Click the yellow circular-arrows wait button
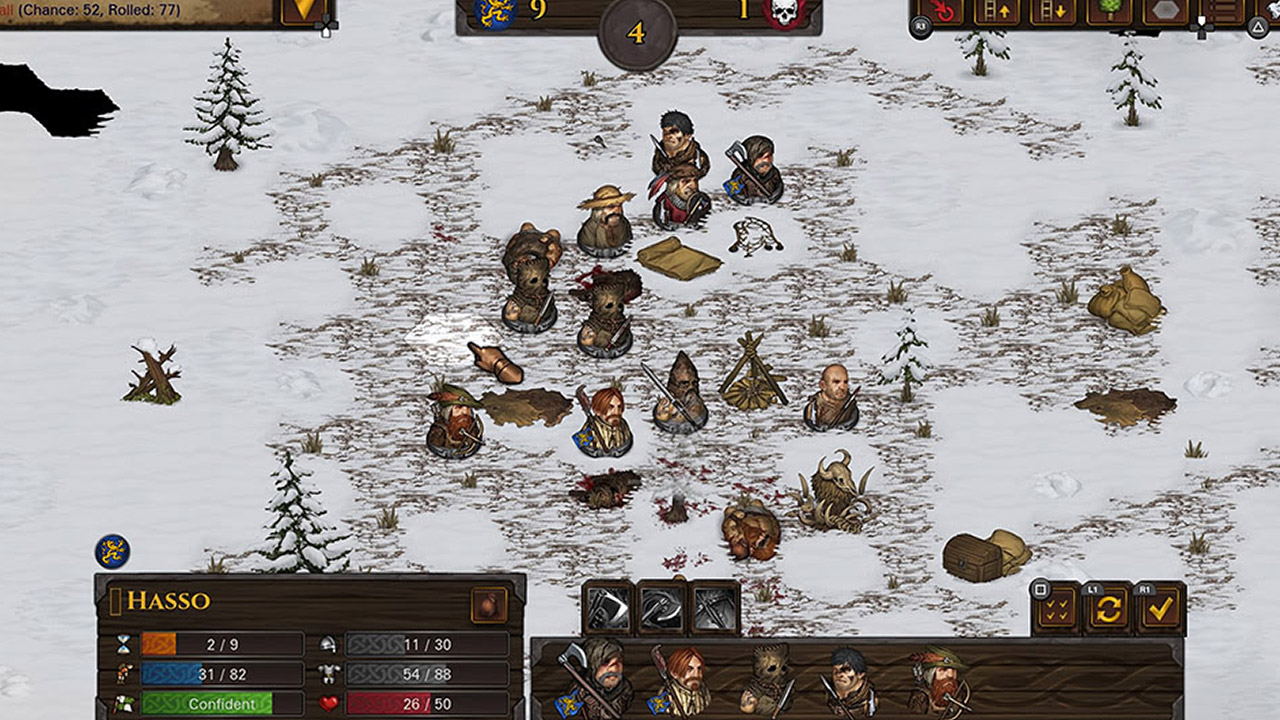Viewport: 1280px width, 720px height. click(1108, 609)
